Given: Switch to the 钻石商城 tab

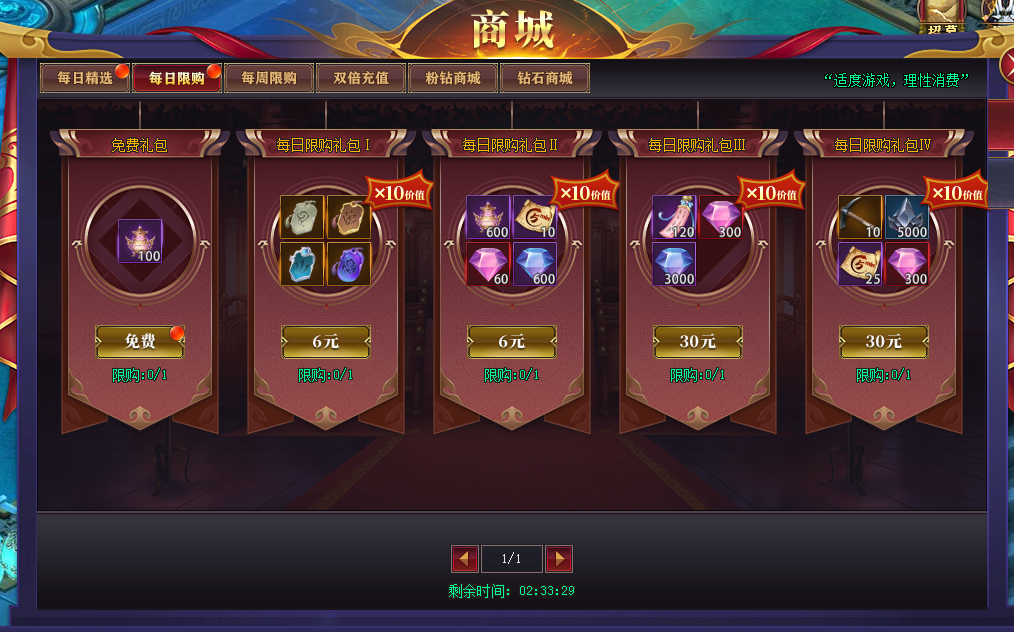Looking at the screenshot, I should [x=545, y=78].
